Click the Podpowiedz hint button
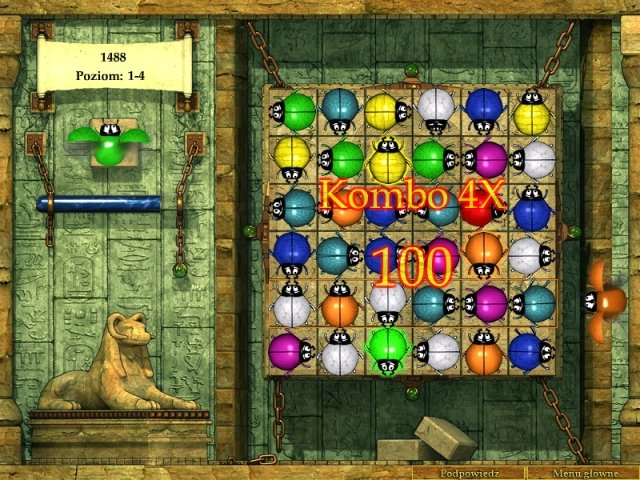640x480 pixels. 469,472
